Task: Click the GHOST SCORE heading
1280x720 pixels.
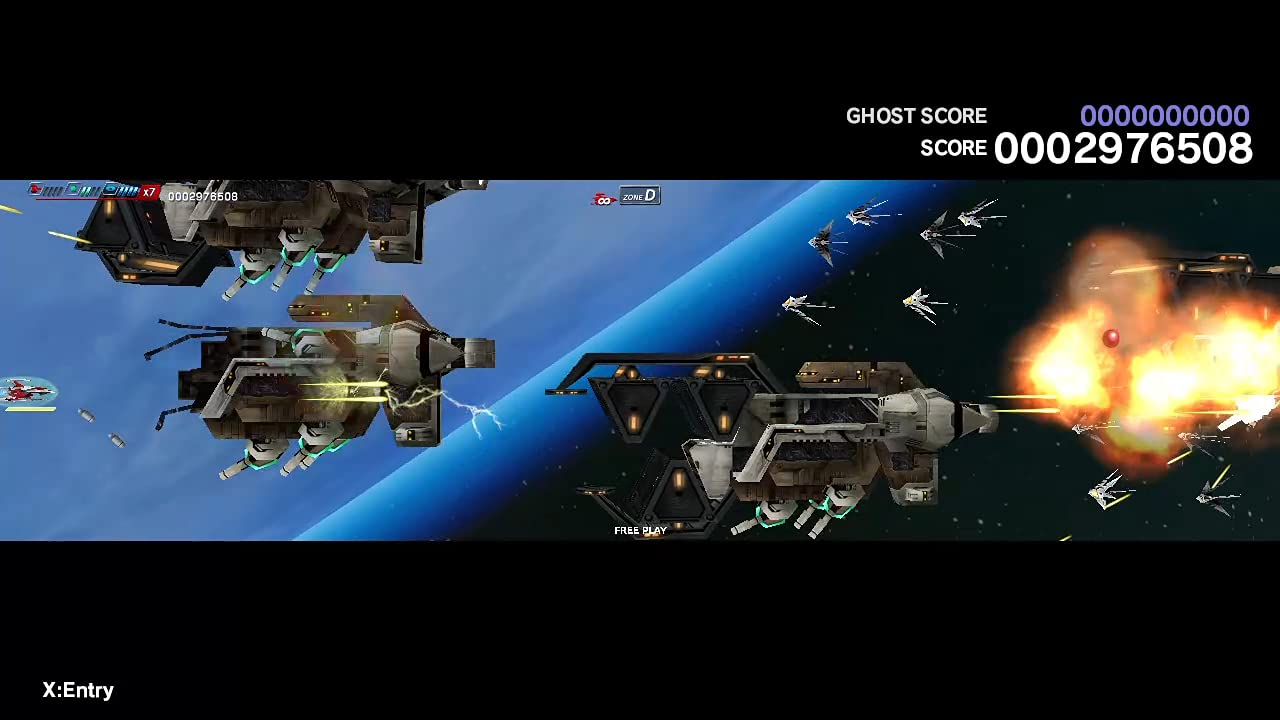Action: tap(916, 116)
